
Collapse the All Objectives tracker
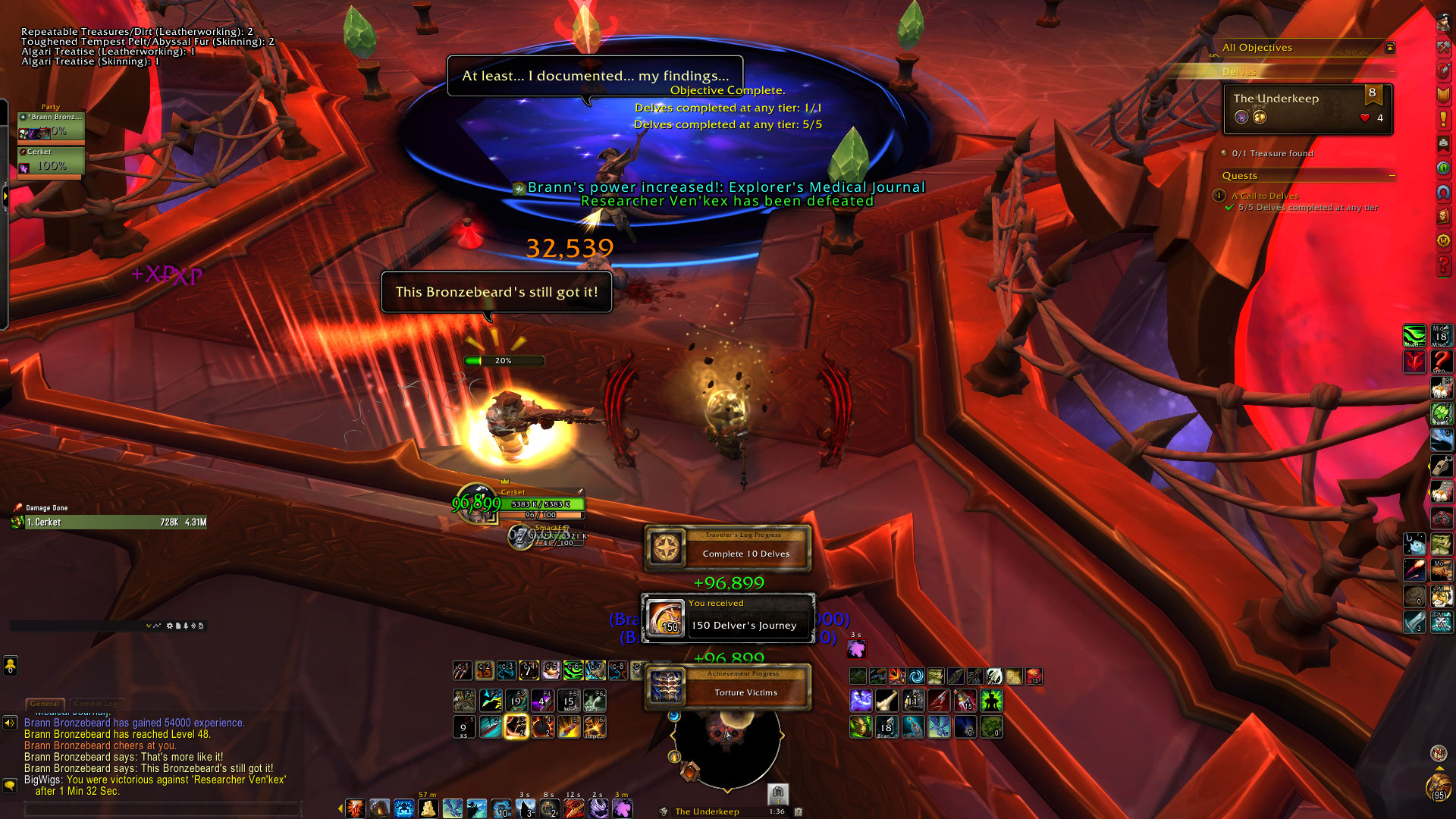tap(1389, 48)
